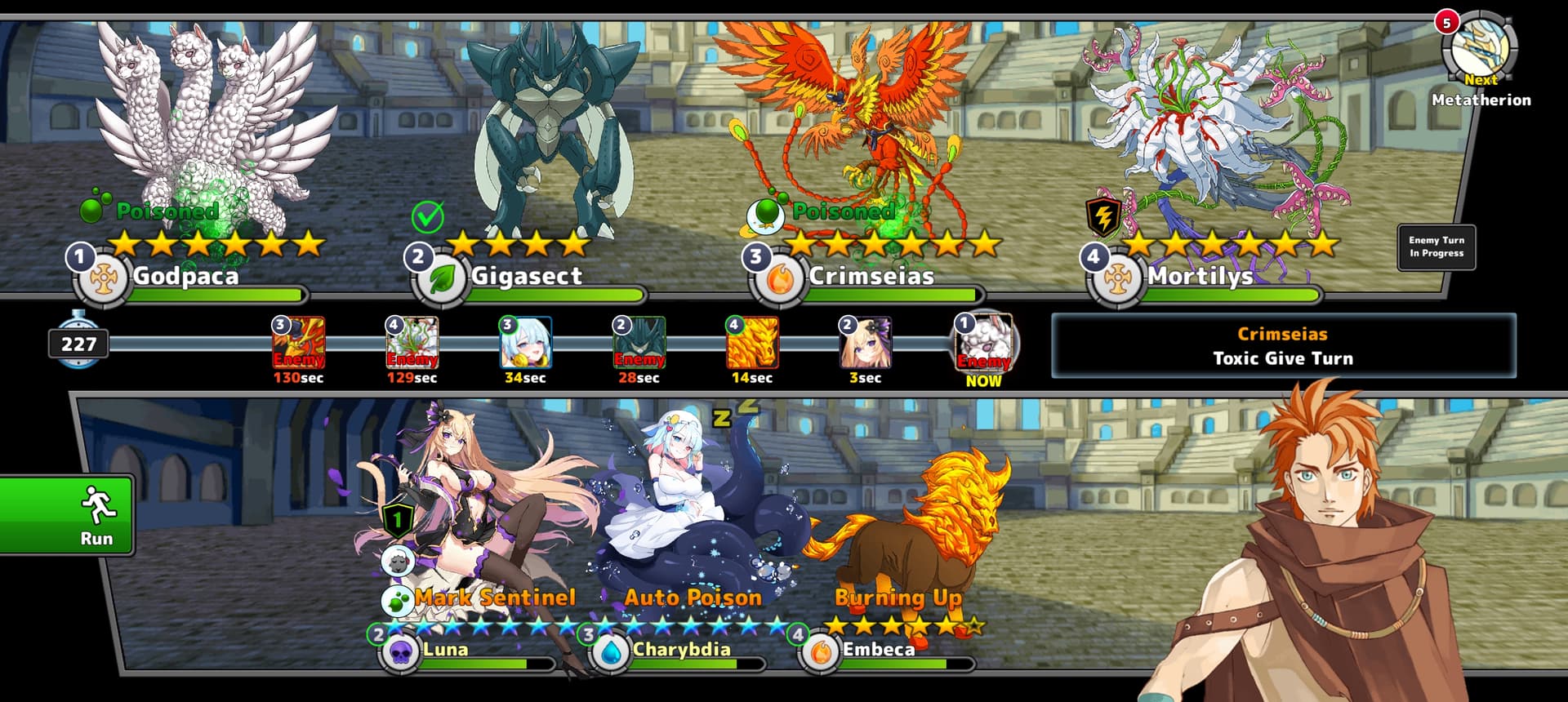Select enemy Gigasect nameplate
Screen dimensions: 1568x702
pos(526,277)
